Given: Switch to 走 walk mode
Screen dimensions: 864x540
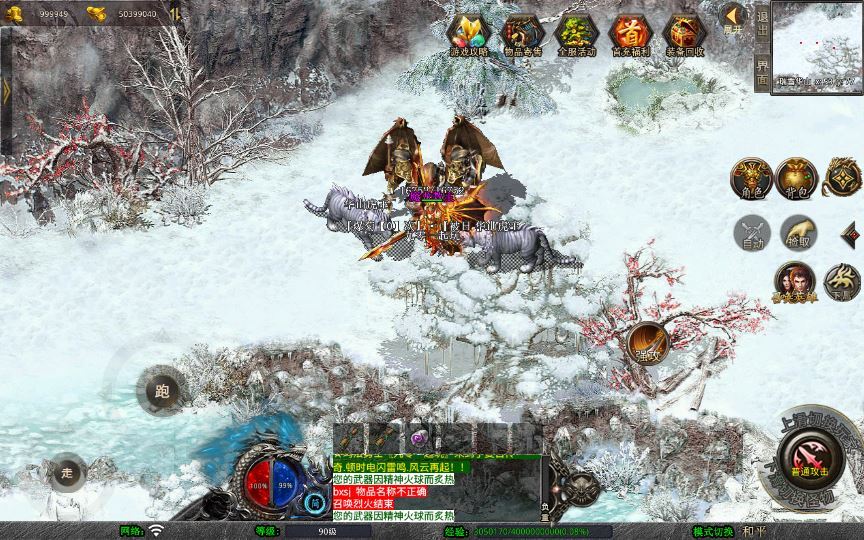Looking at the screenshot, I should (67, 472).
